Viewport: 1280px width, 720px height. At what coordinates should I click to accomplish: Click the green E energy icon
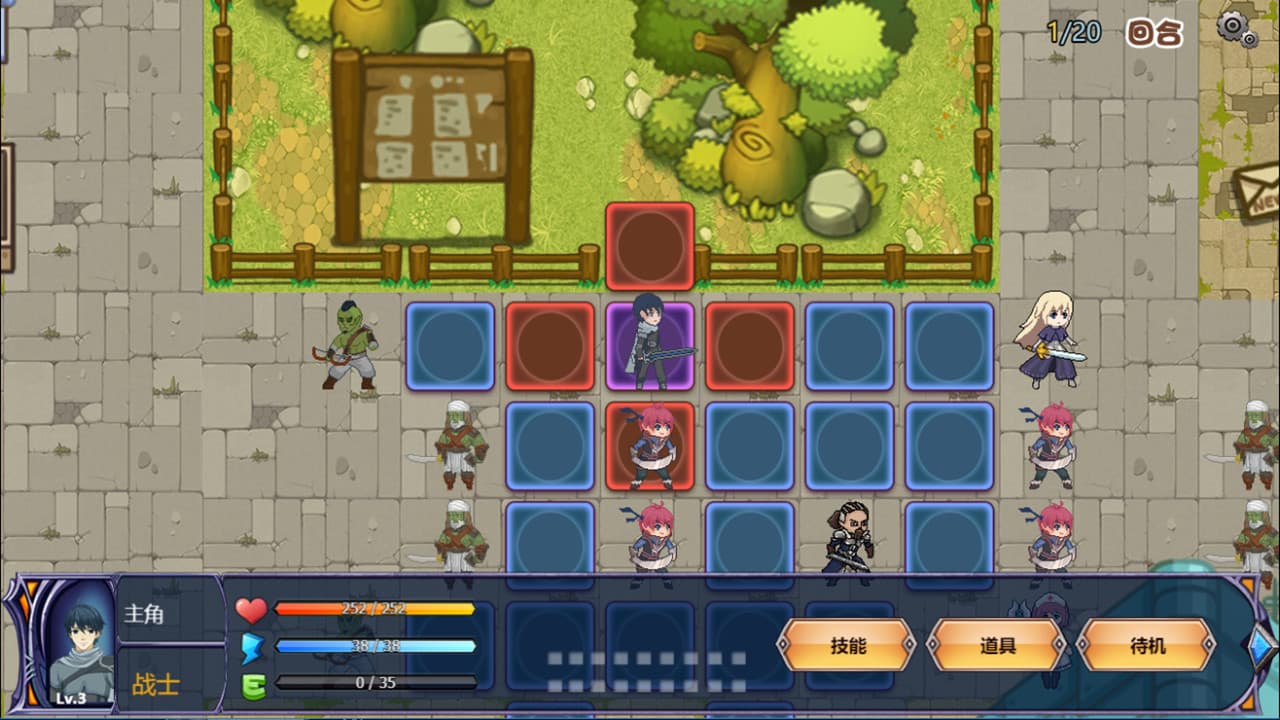pos(252,685)
